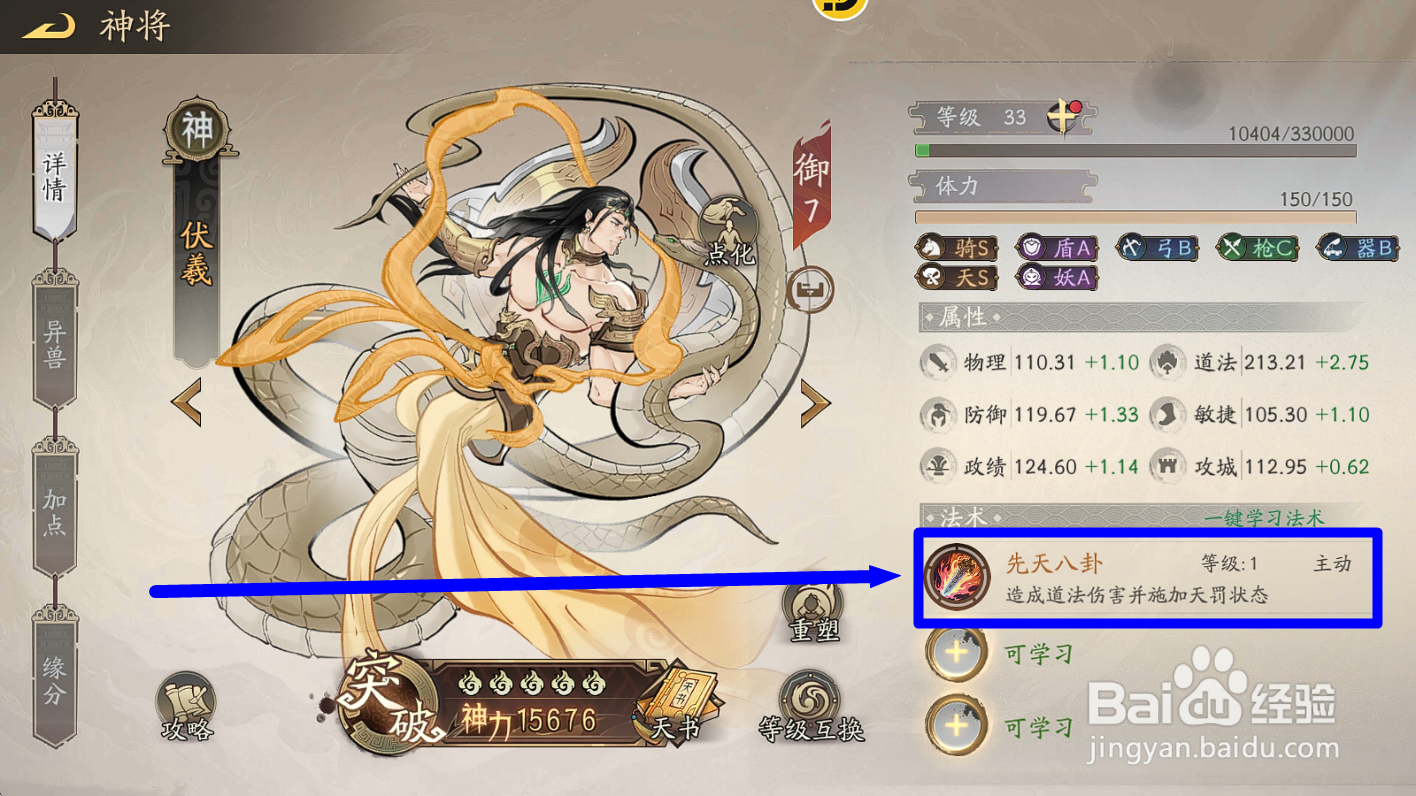Click the 枪C spear proficiency icon

point(1257,247)
